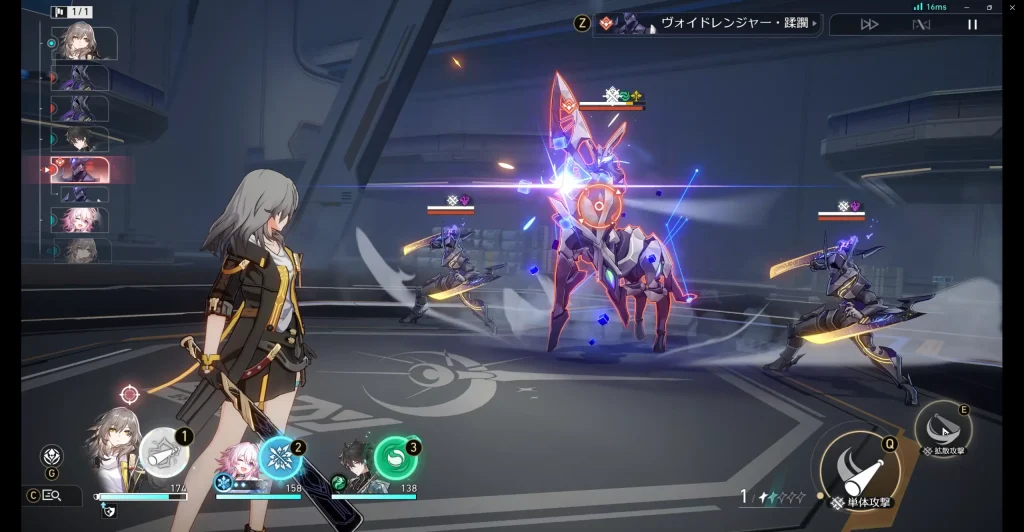Pause the battle
Viewport: 1024px width, 532px height.
tap(972, 24)
